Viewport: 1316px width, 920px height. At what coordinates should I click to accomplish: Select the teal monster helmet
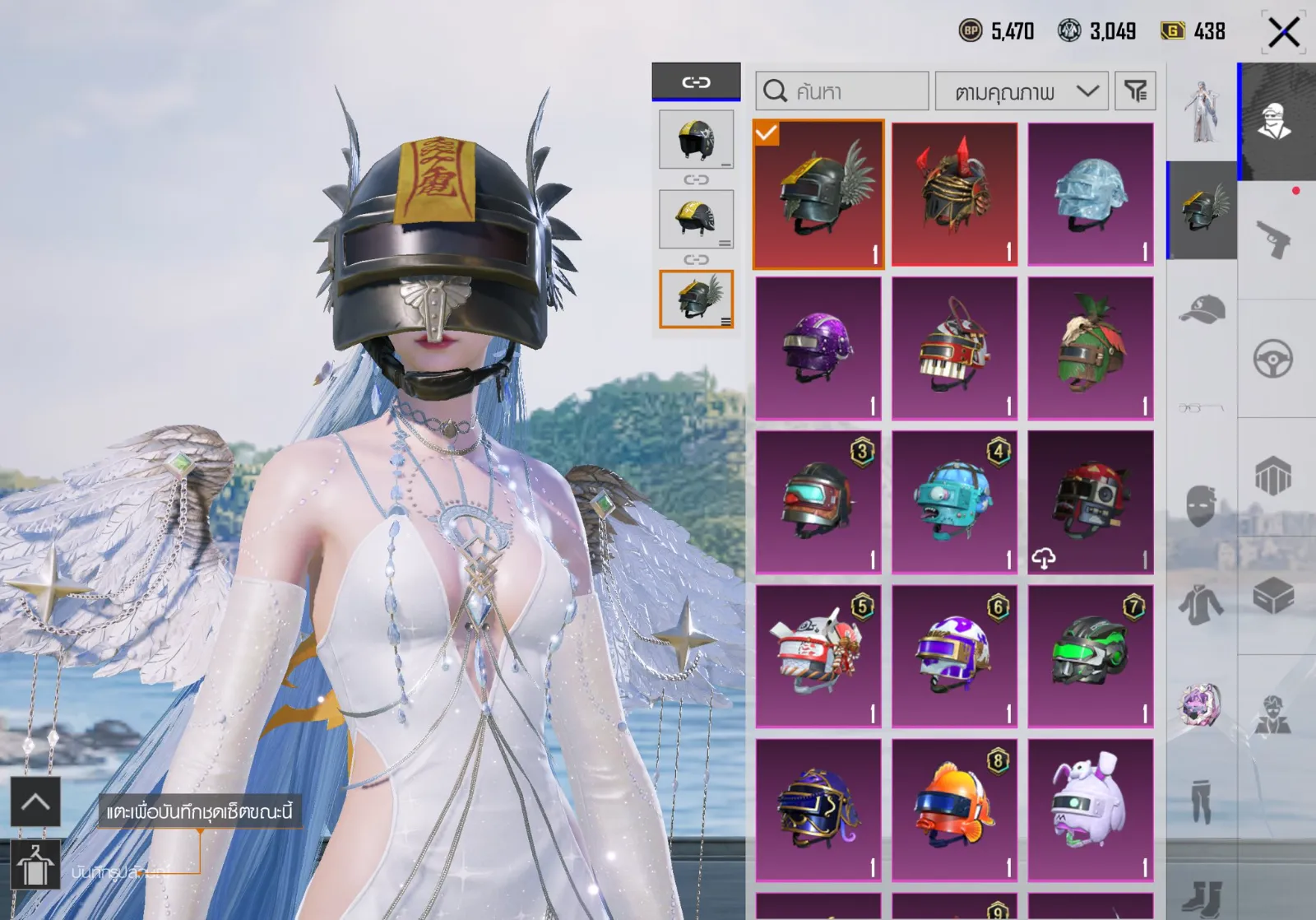[x=954, y=502]
